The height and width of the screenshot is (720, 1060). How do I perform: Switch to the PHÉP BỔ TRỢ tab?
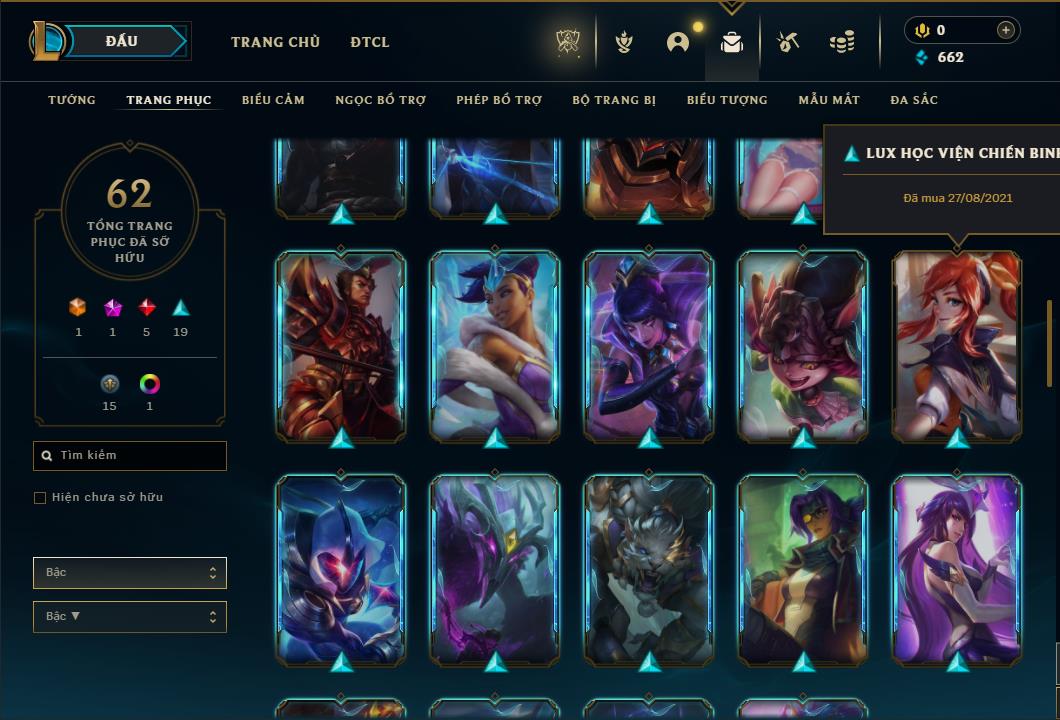[499, 100]
